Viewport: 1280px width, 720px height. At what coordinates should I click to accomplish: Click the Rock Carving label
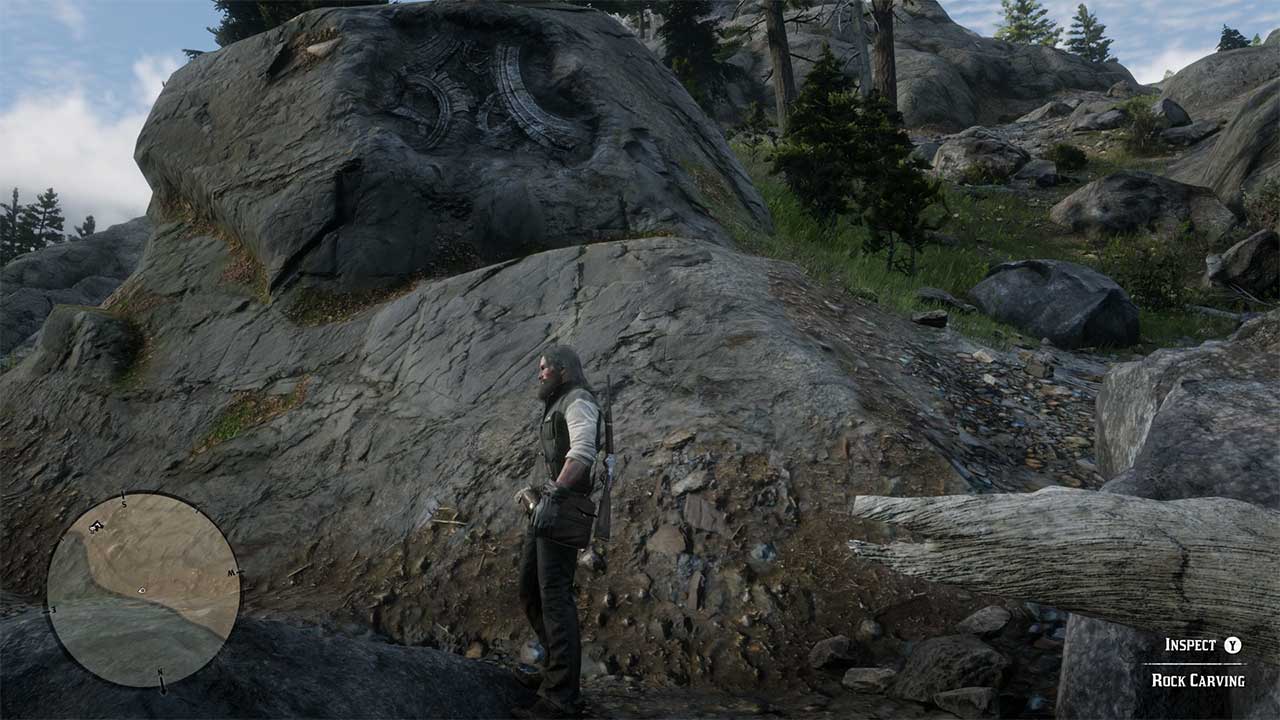coord(1198,679)
